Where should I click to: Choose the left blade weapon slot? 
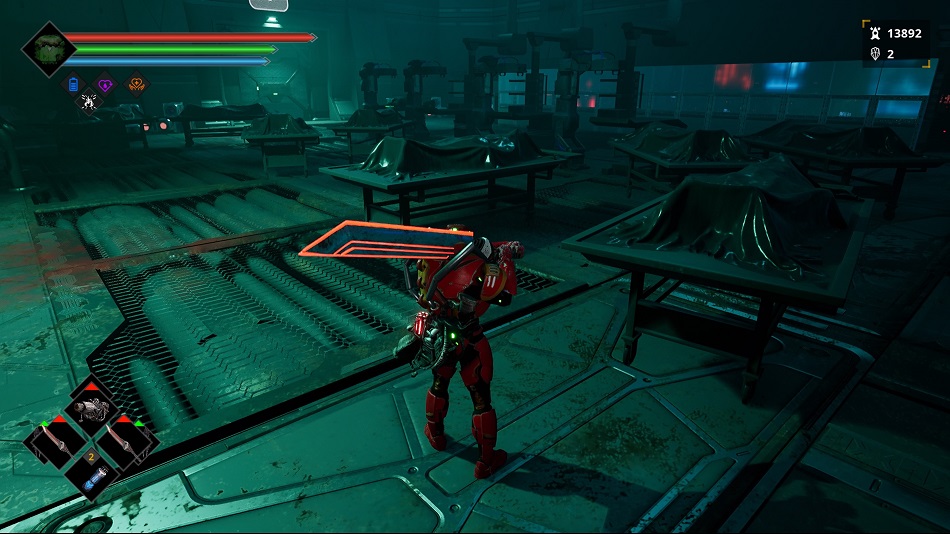click(56, 441)
